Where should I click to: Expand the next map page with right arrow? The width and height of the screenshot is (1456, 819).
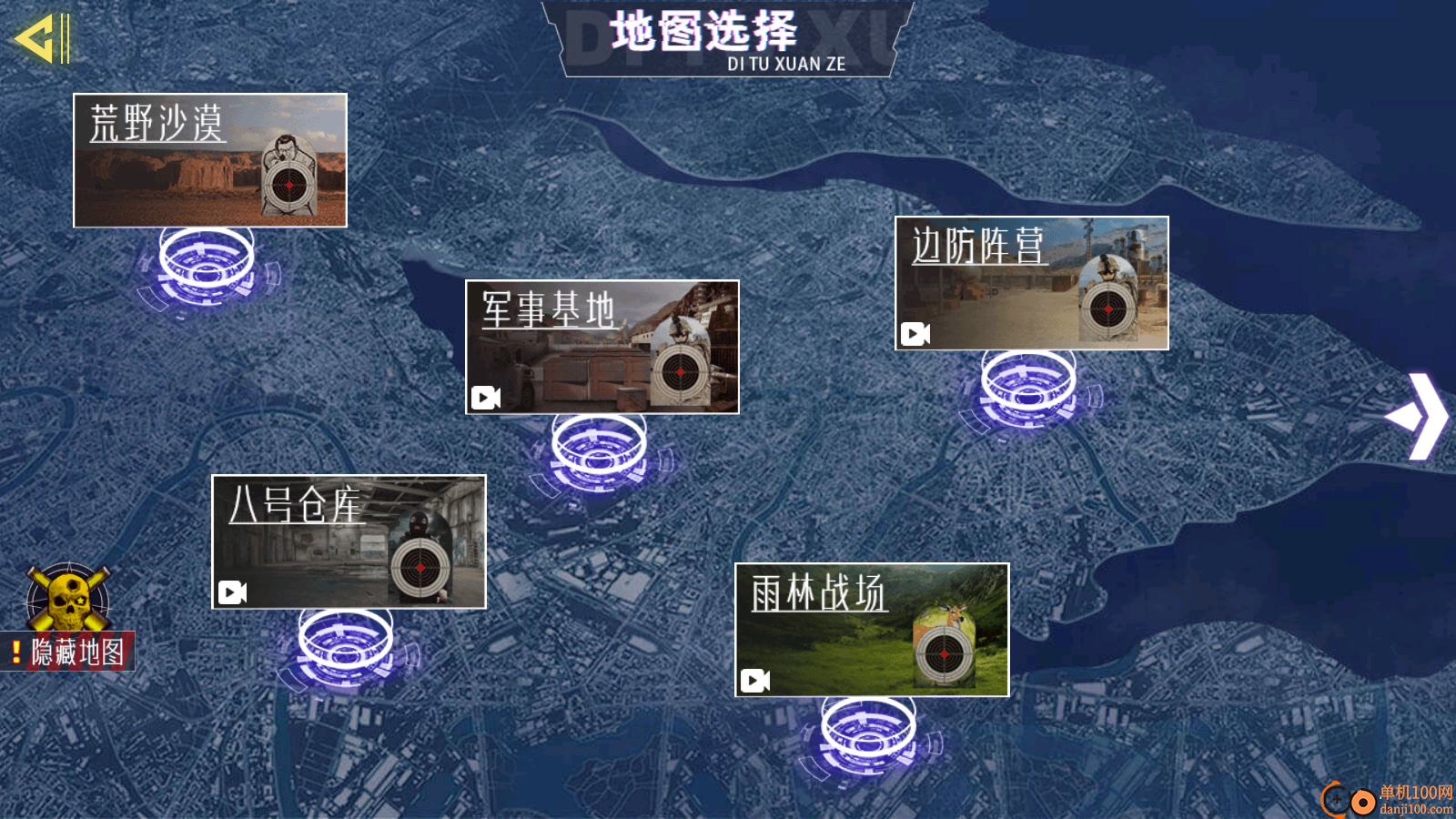(x=1426, y=414)
